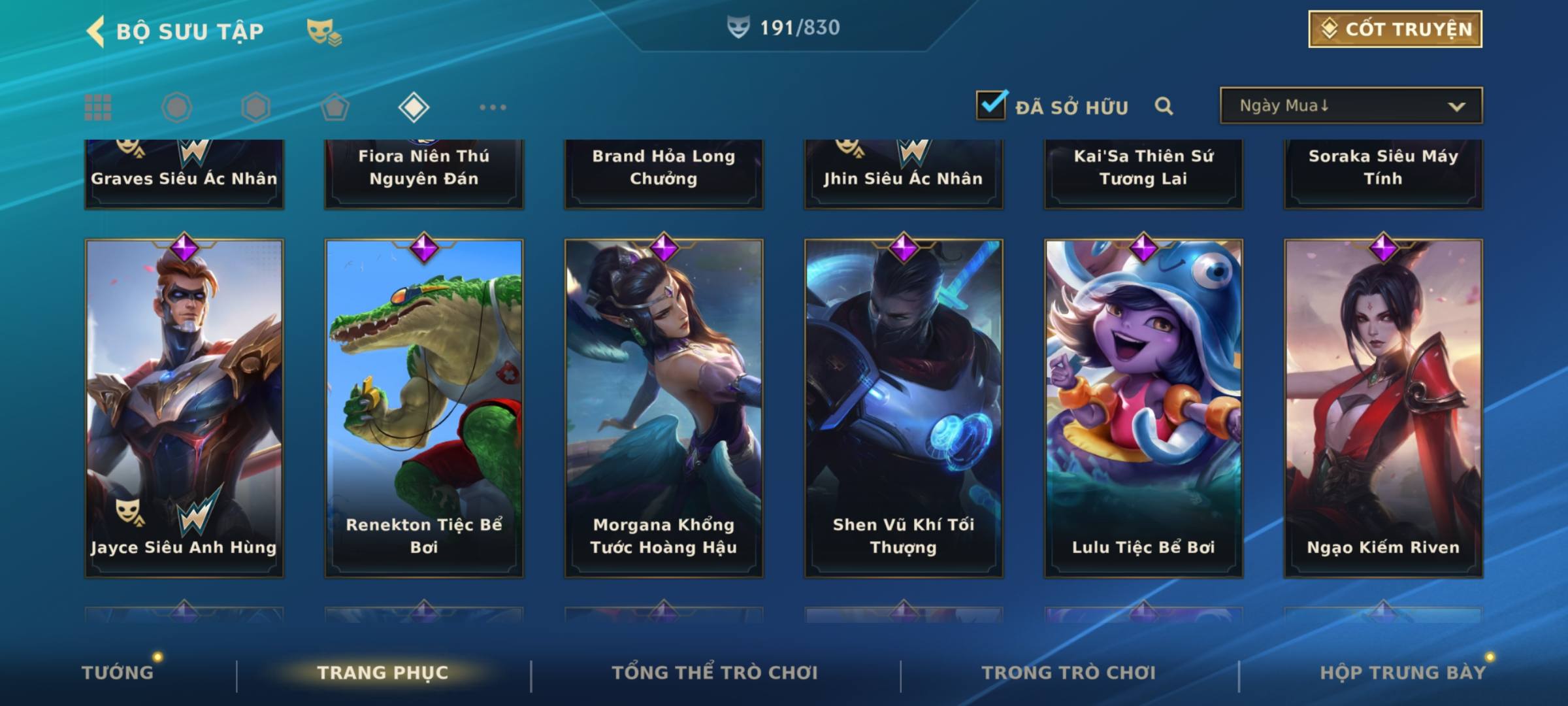Click the gold masks icon beside title

[x=323, y=31]
